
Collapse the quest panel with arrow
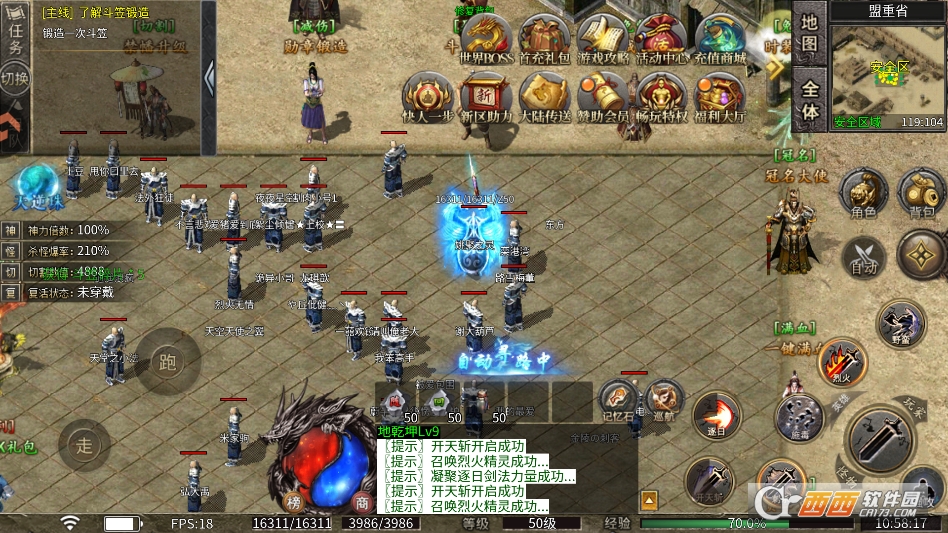point(209,77)
